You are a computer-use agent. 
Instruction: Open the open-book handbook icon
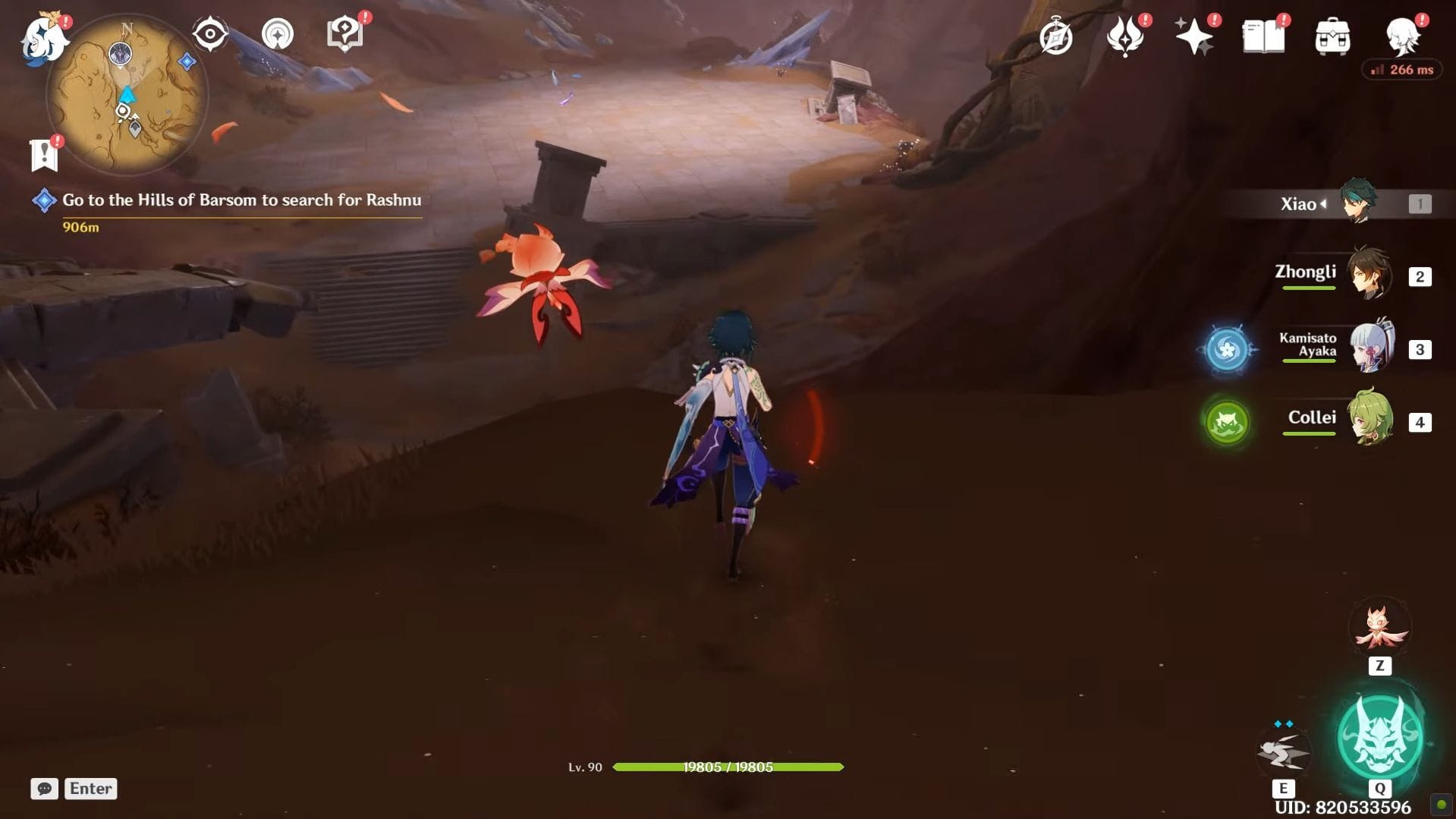(1263, 36)
